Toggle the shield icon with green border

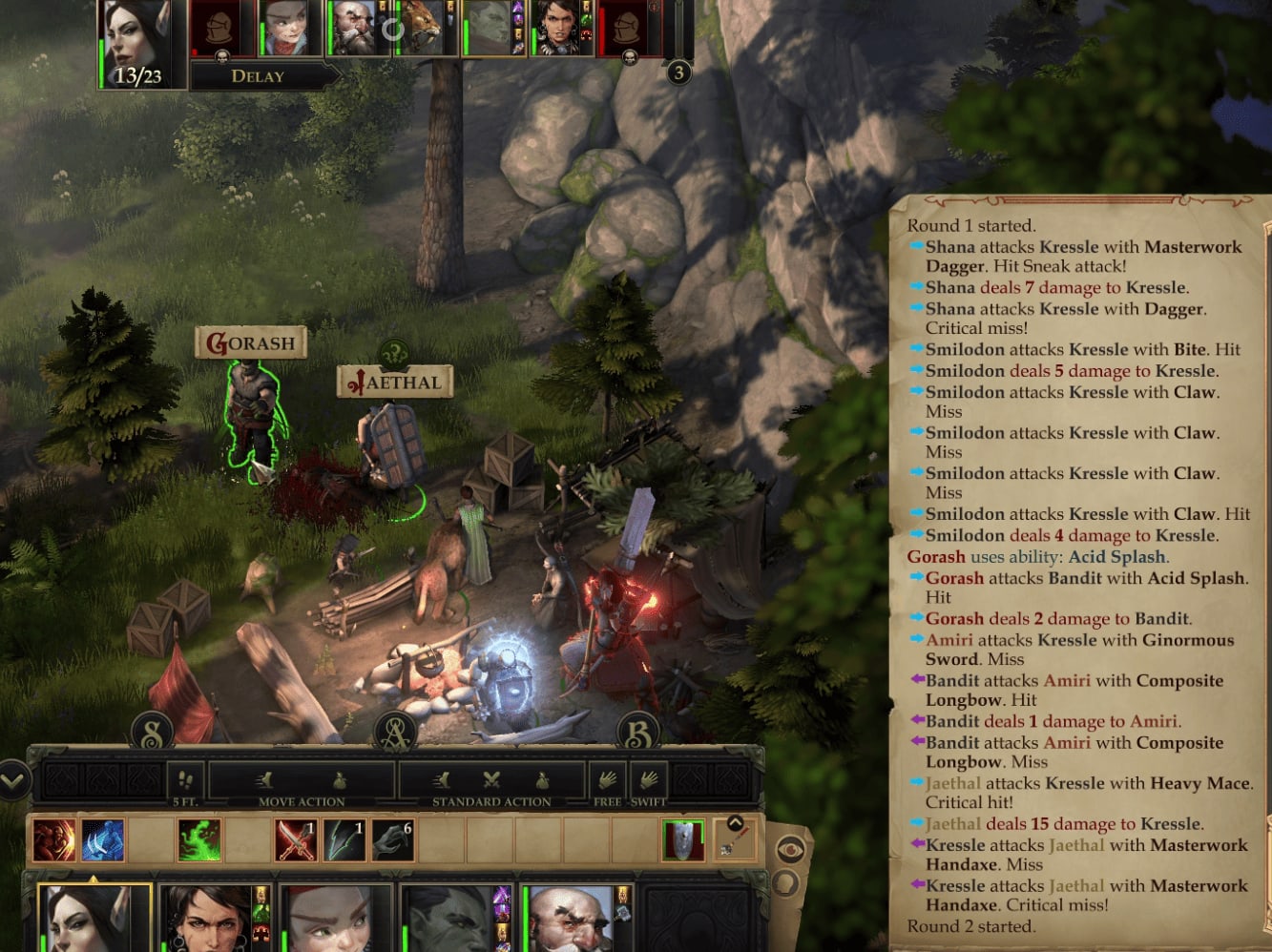[683, 840]
